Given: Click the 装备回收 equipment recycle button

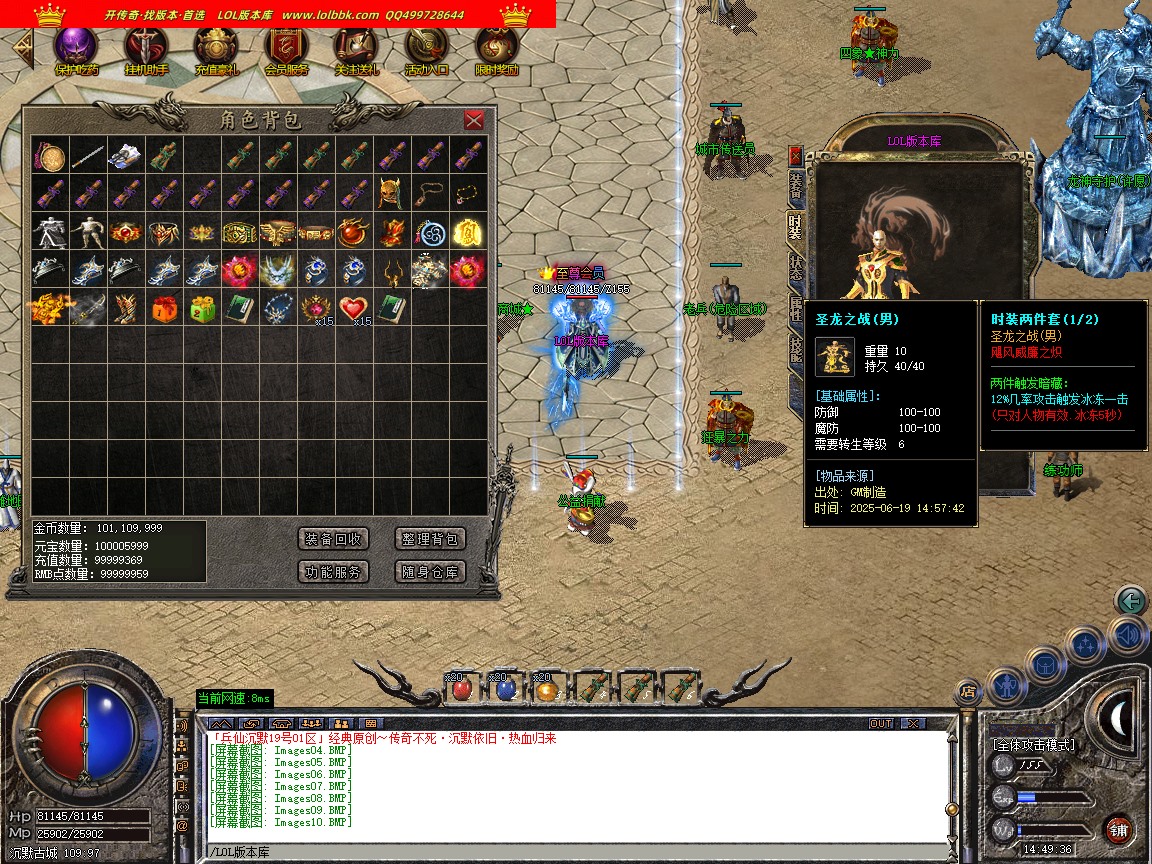Looking at the screenshot, I should 335,539.
